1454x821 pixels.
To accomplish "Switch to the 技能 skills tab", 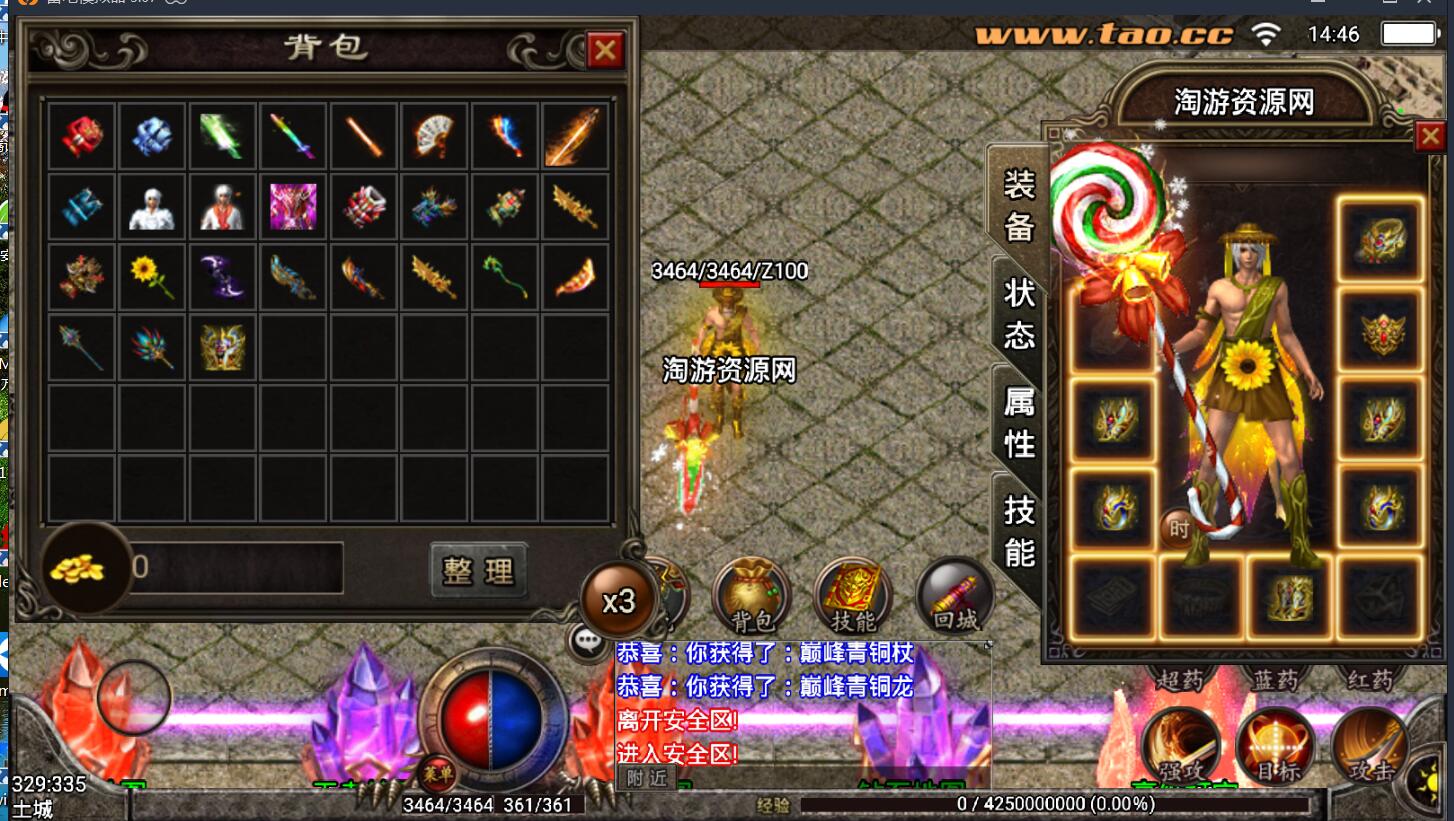I will pos(1018,531).
